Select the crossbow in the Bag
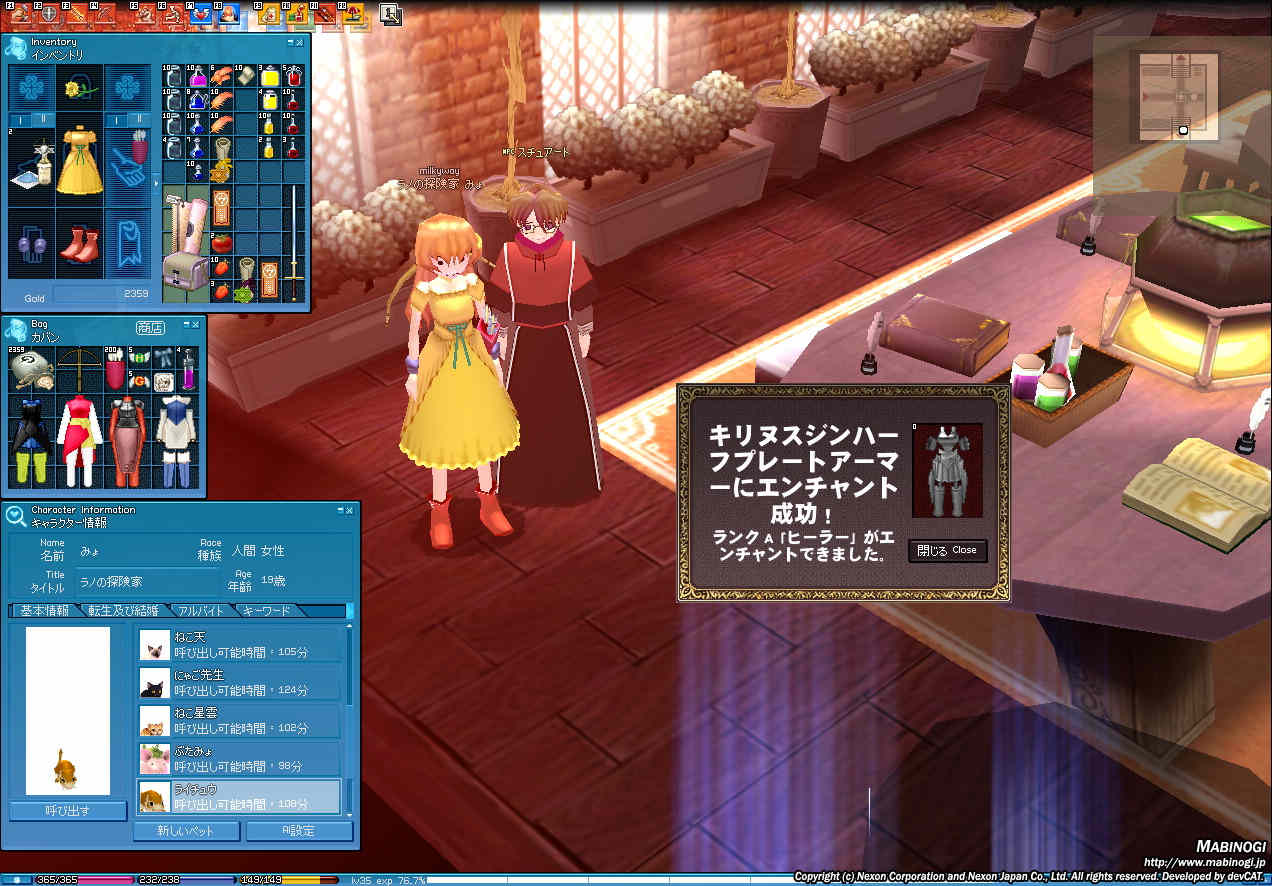 [x=79, y=359]
